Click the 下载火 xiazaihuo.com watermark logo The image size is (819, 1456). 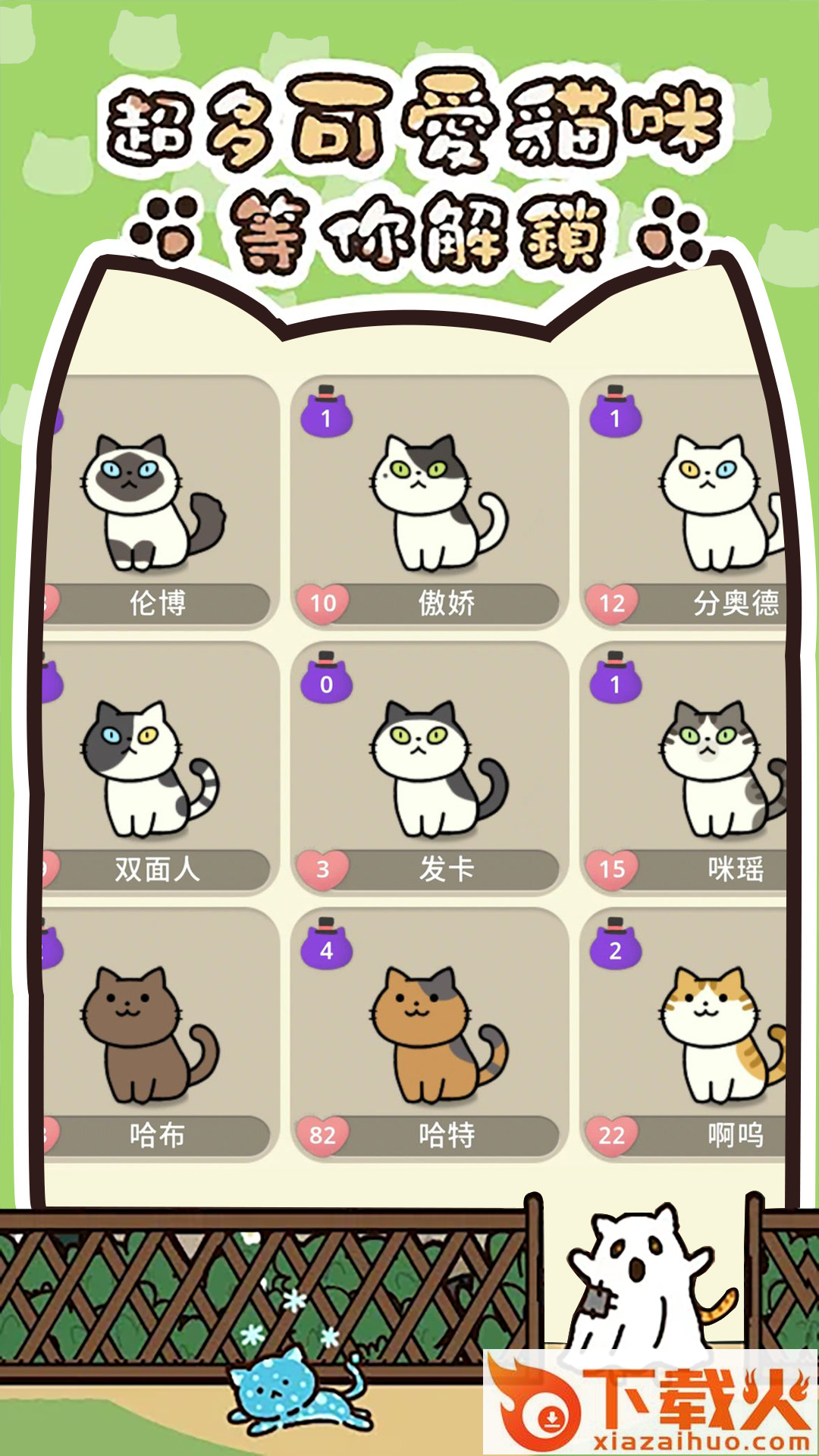(651, 1403)
